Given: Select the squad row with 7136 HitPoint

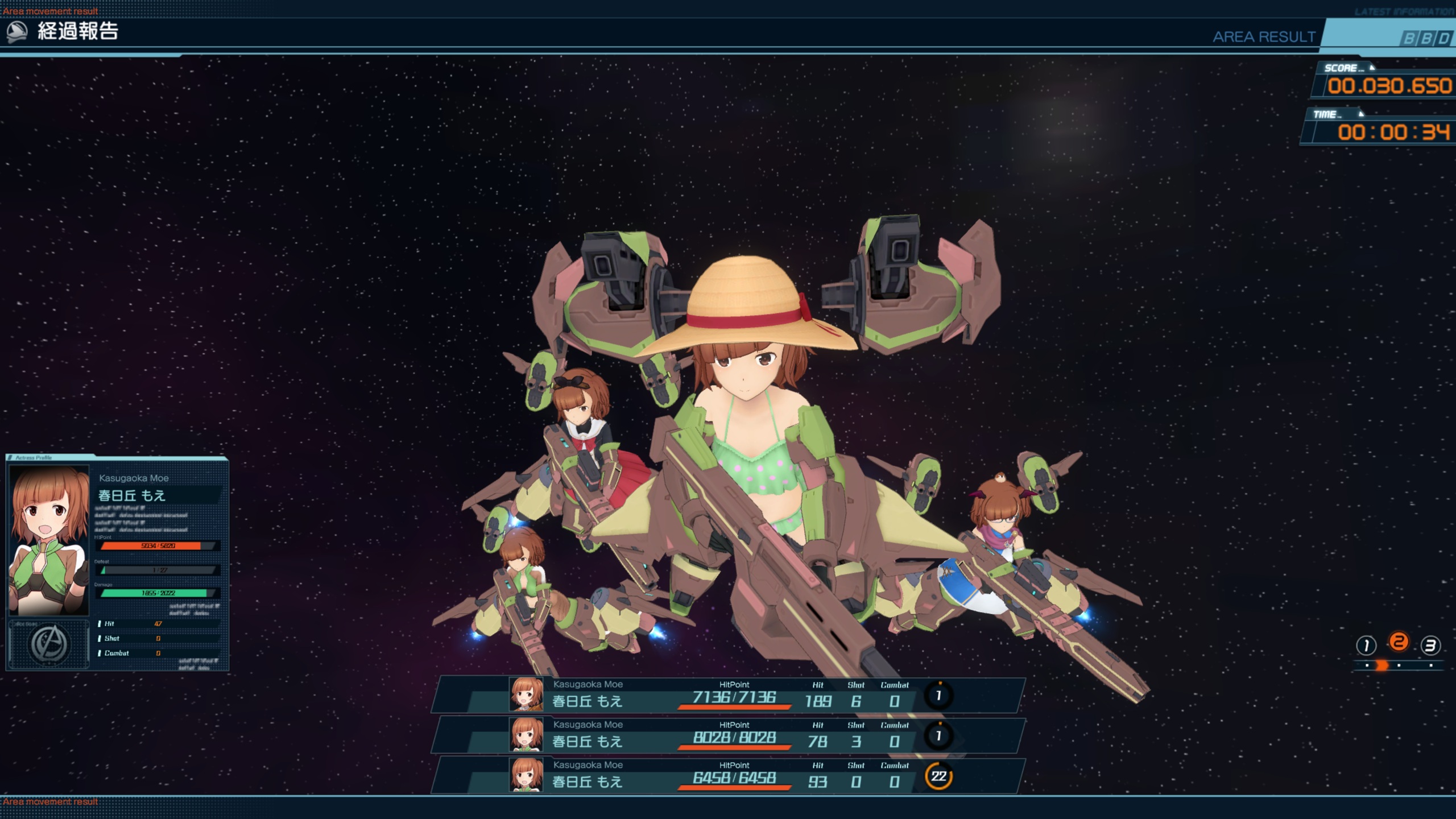Looking at the screenshot, I should 728,695.
